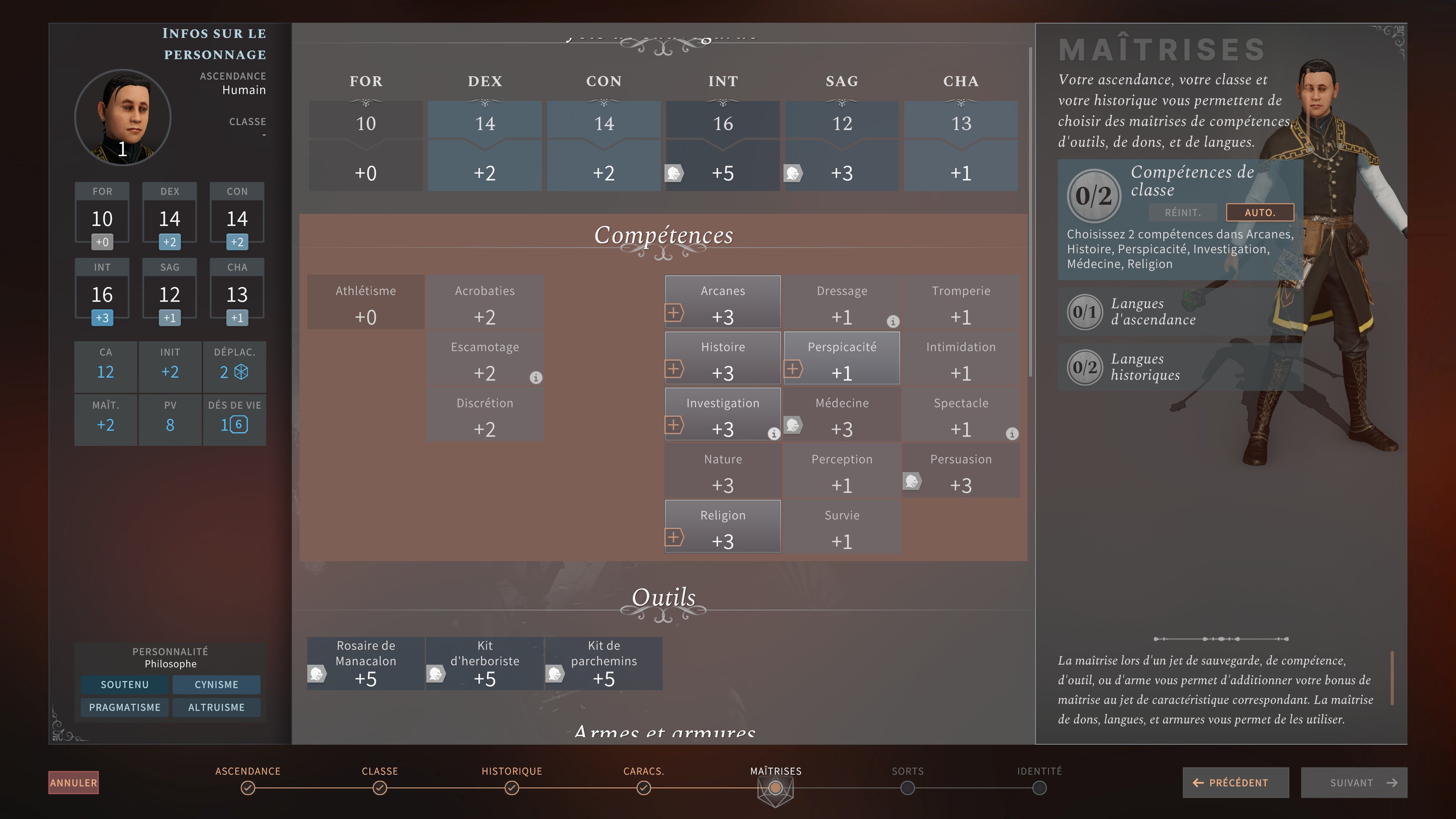Enable the PRAGMATISME personality trait

coord(124,707)
